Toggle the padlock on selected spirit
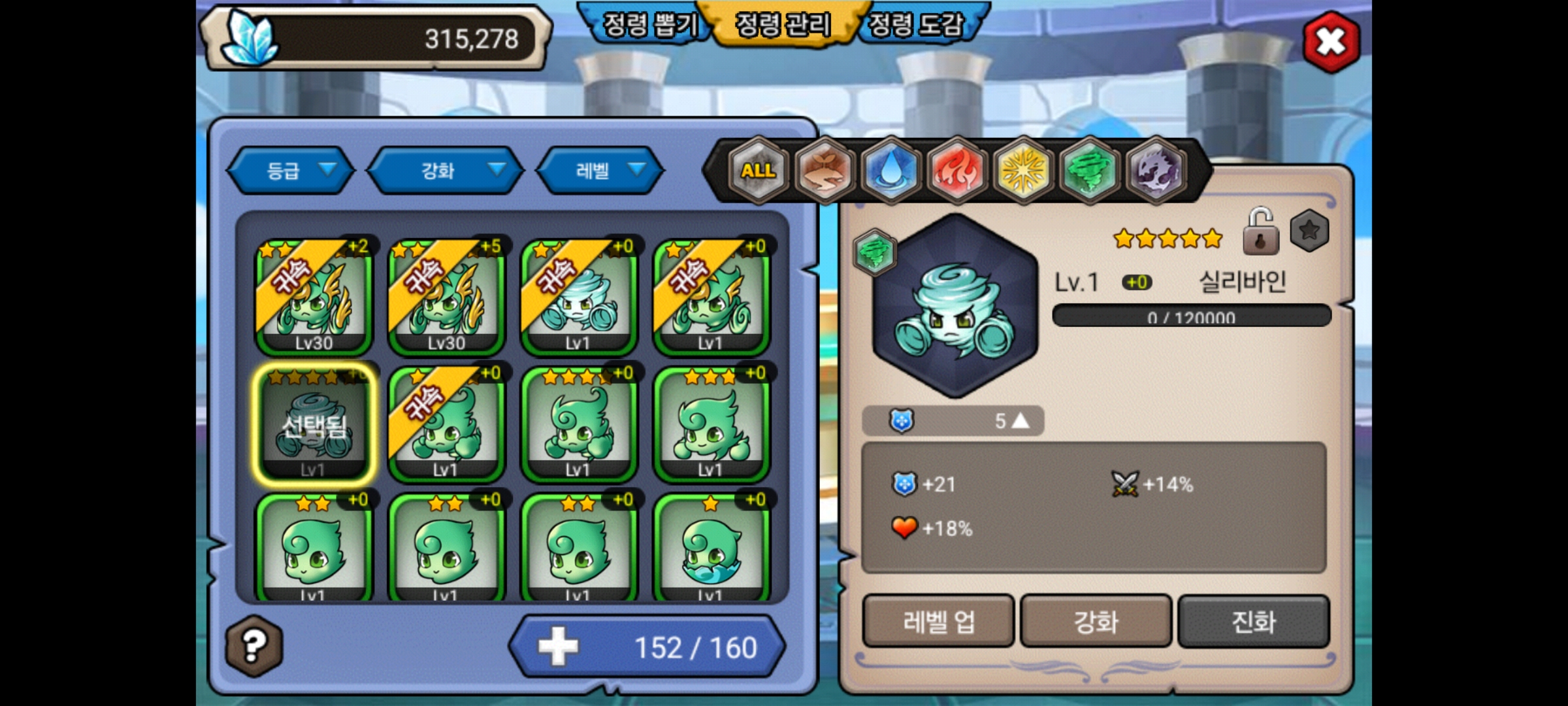 pyautogui.click(x=1260, y=231)
